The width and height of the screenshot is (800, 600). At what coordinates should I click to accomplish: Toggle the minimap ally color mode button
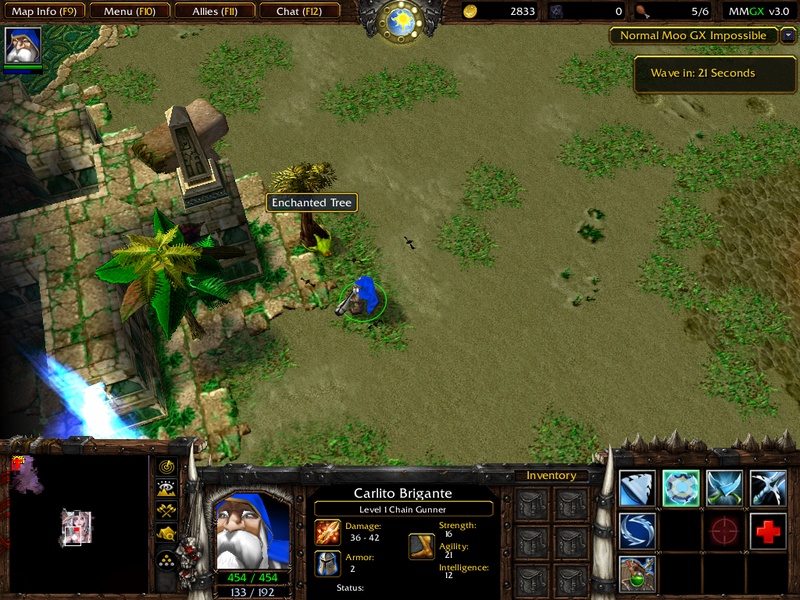[166, 511]
